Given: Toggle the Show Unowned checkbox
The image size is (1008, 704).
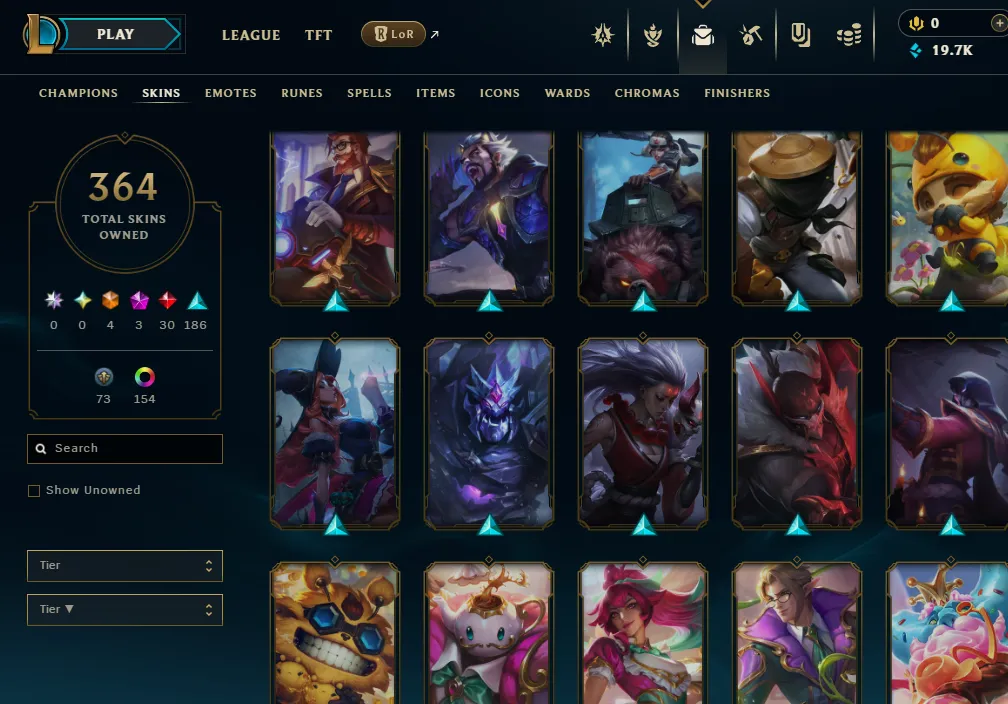Looking at the screenshot, I should pos(34,491).
